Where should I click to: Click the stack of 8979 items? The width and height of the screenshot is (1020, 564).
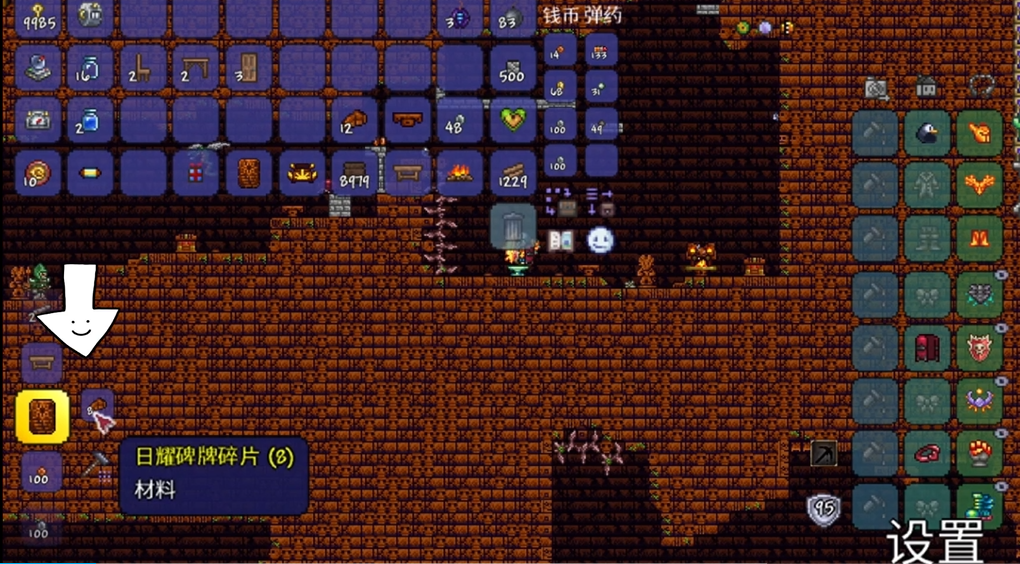click(355, 173)
